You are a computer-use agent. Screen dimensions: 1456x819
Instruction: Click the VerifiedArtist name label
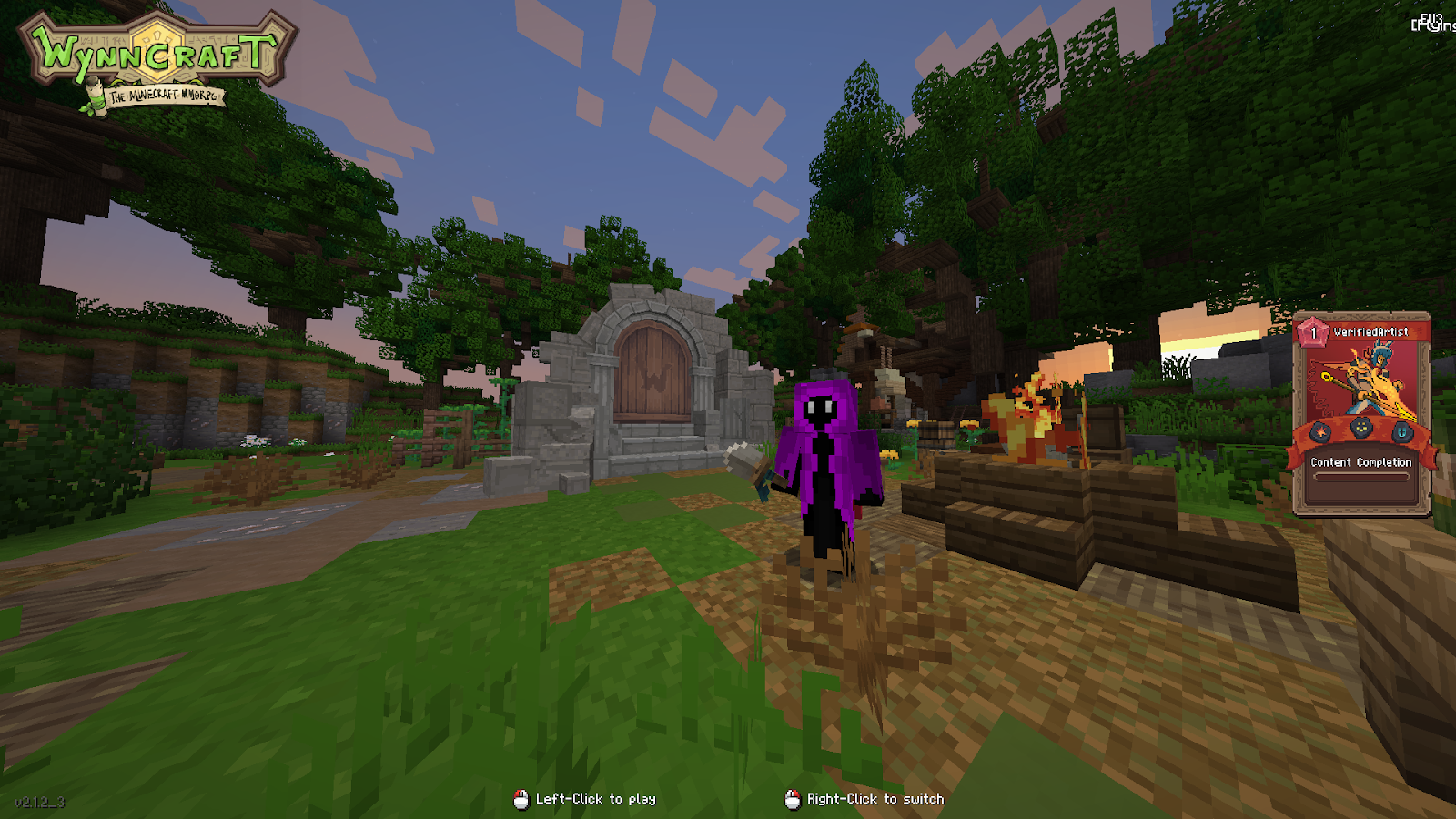click(1371, 330)
